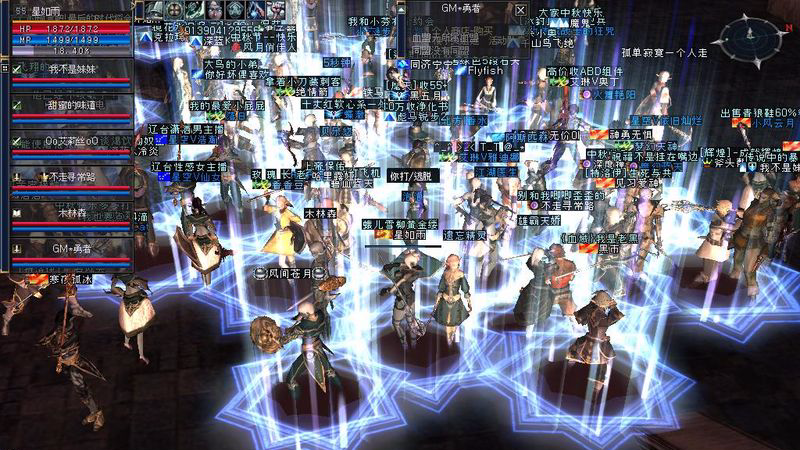Select GM•勇者 in the party list
This screenshot has width=800, height=450.
click(x=72, y=248)
